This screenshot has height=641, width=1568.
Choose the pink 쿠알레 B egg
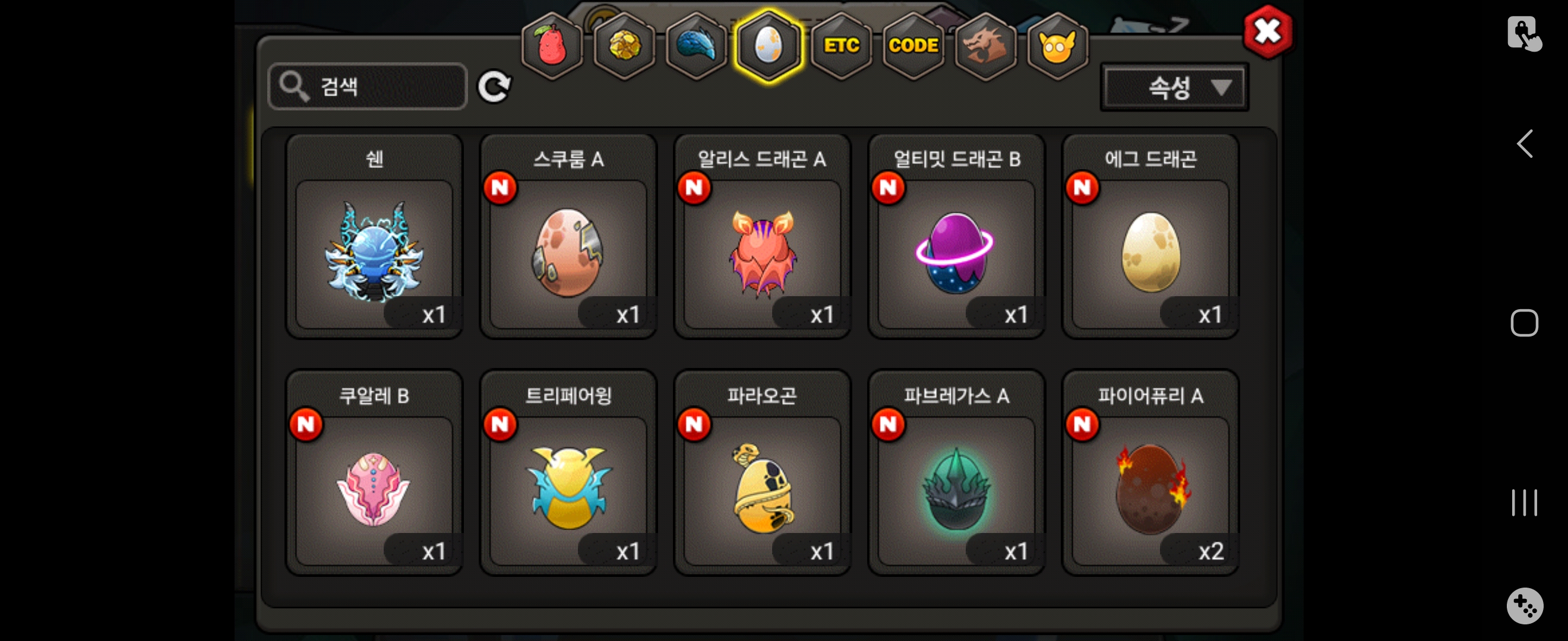click(374, 488)
